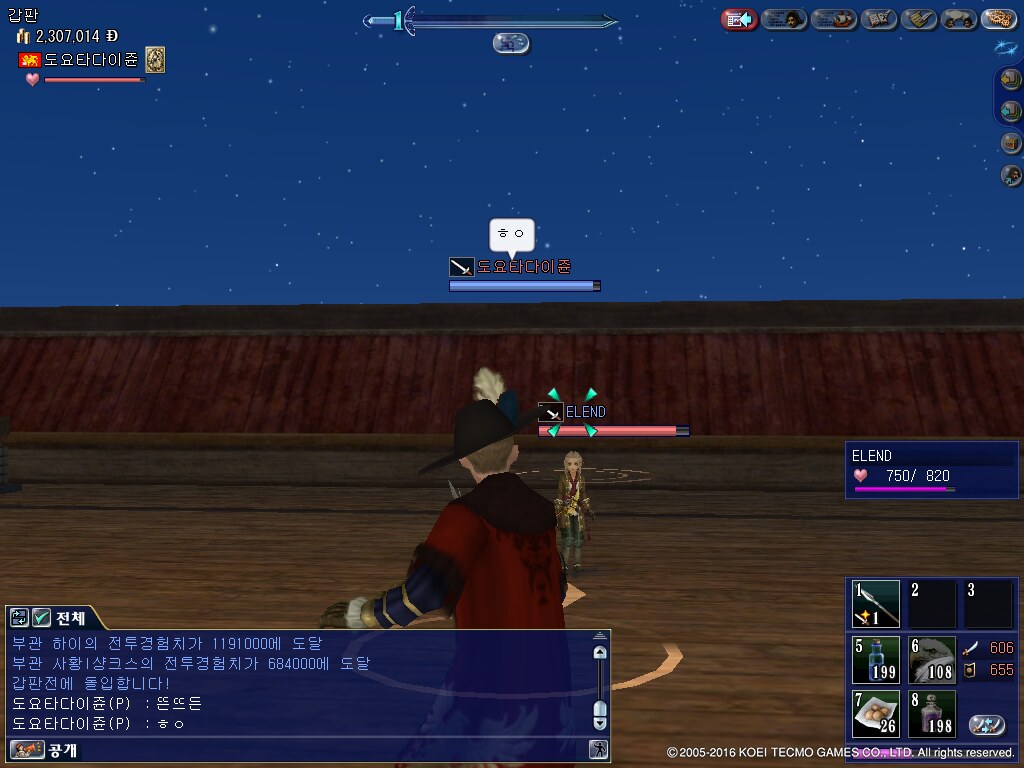Open the two-people chat bubble menu

[x=958, y=19]
